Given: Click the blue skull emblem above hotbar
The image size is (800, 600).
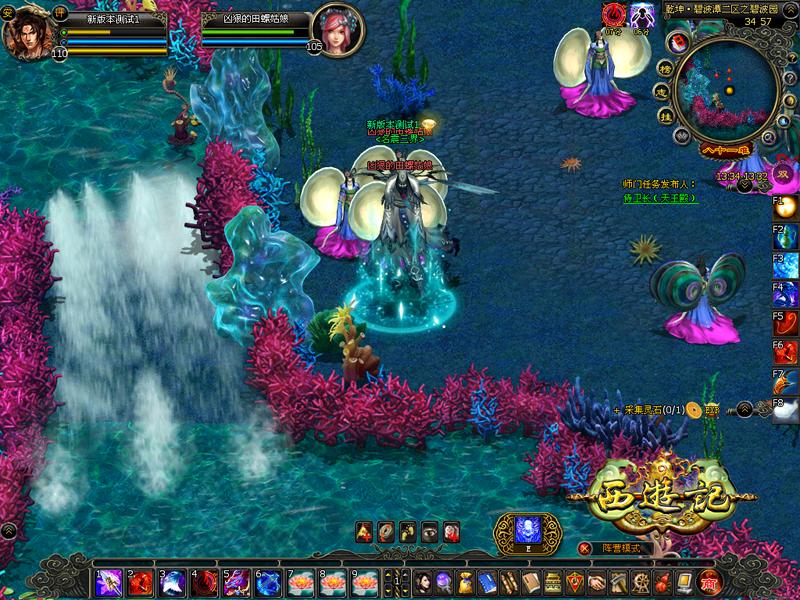Looking at the screenshot, I should tap(527, 530).
